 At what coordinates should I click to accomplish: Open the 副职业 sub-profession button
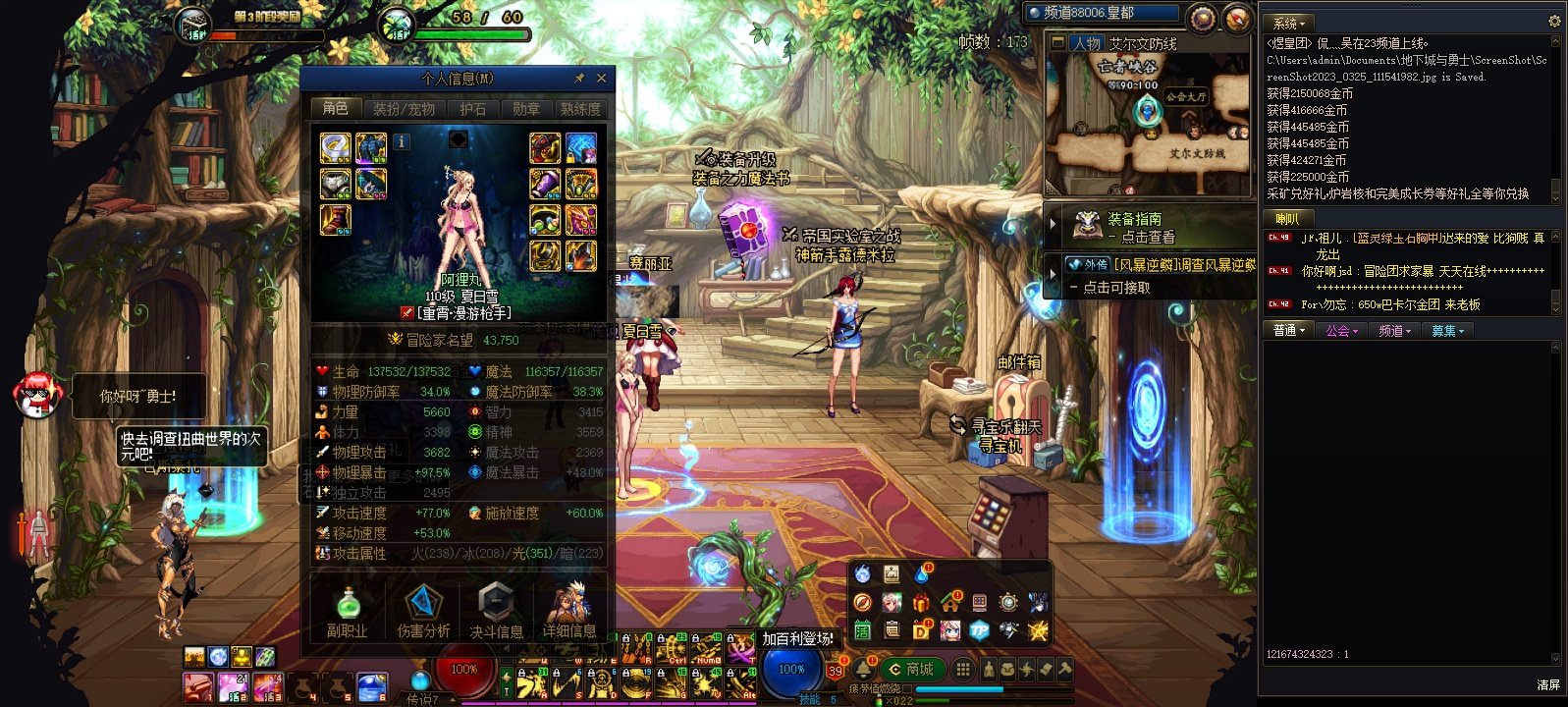tap(348, 610)
